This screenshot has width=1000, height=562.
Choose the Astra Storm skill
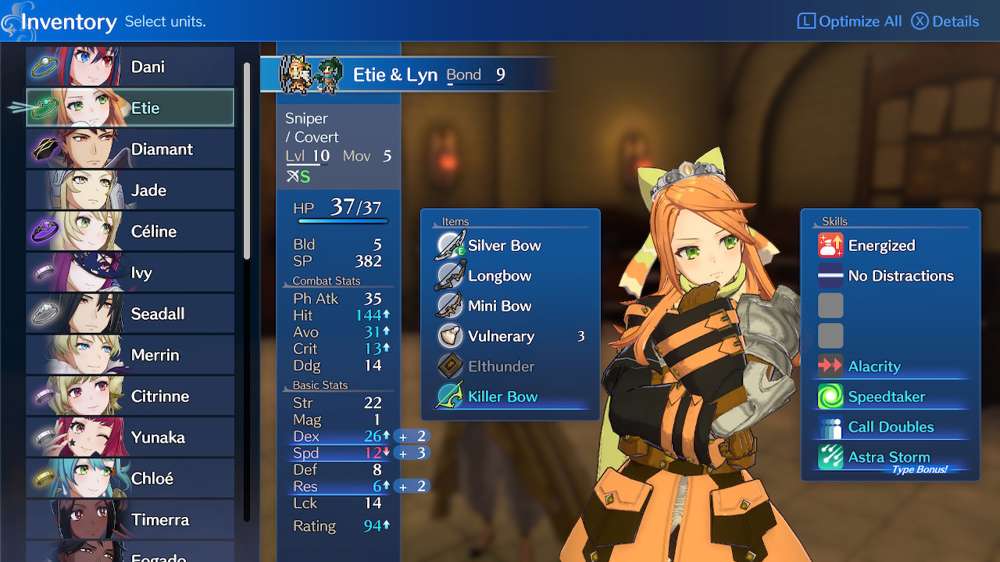(x=888, y=458)
